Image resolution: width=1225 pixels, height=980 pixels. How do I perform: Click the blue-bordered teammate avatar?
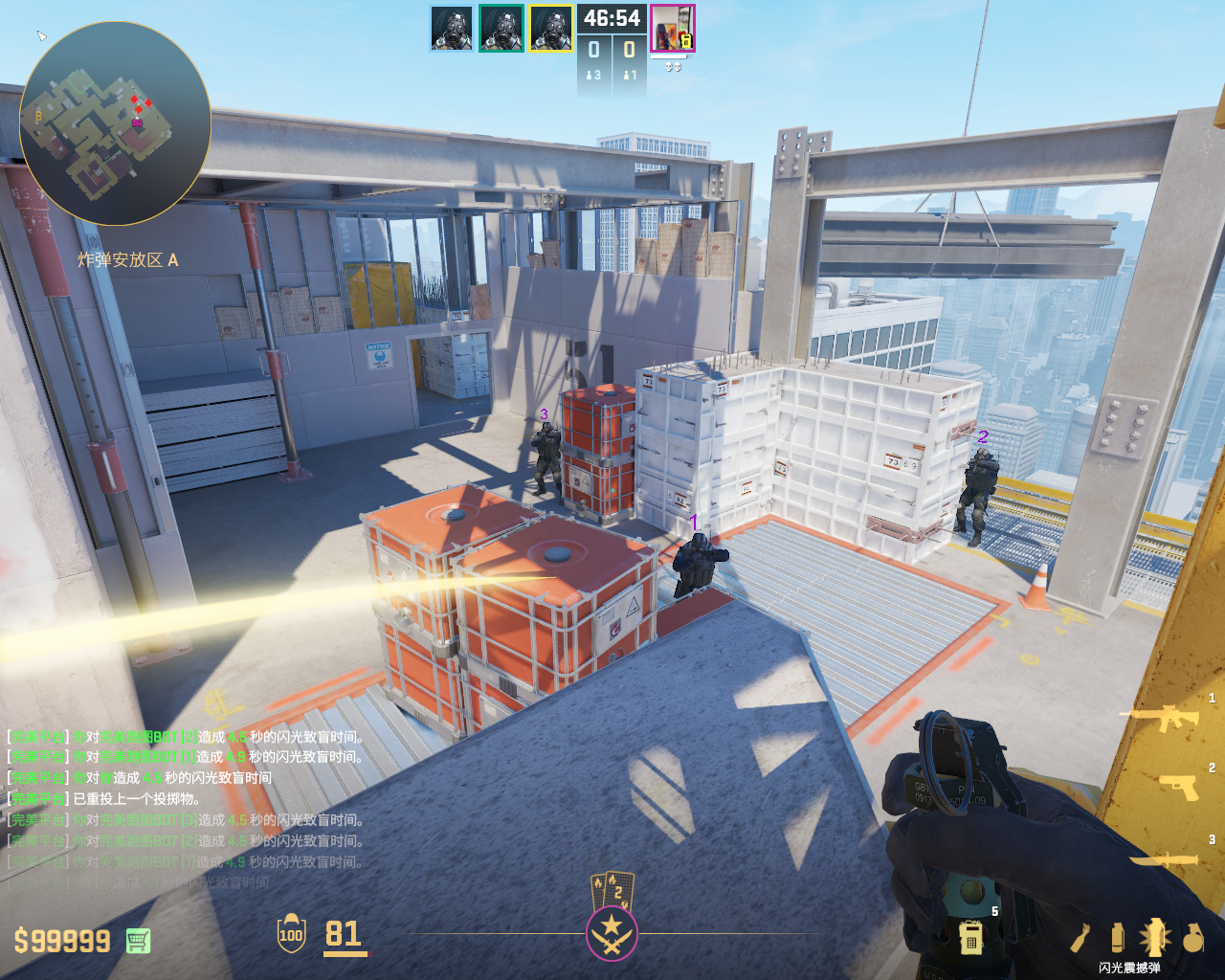coord(452,29)
